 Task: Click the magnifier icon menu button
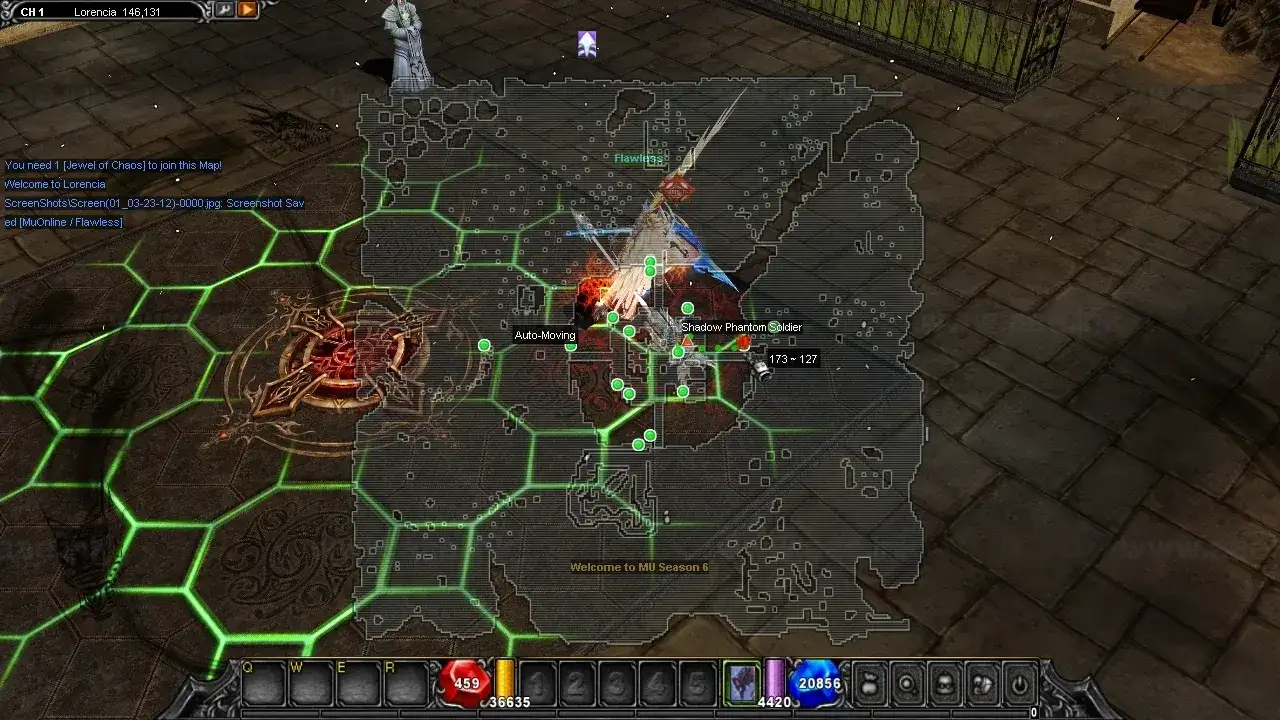[907, 684]
